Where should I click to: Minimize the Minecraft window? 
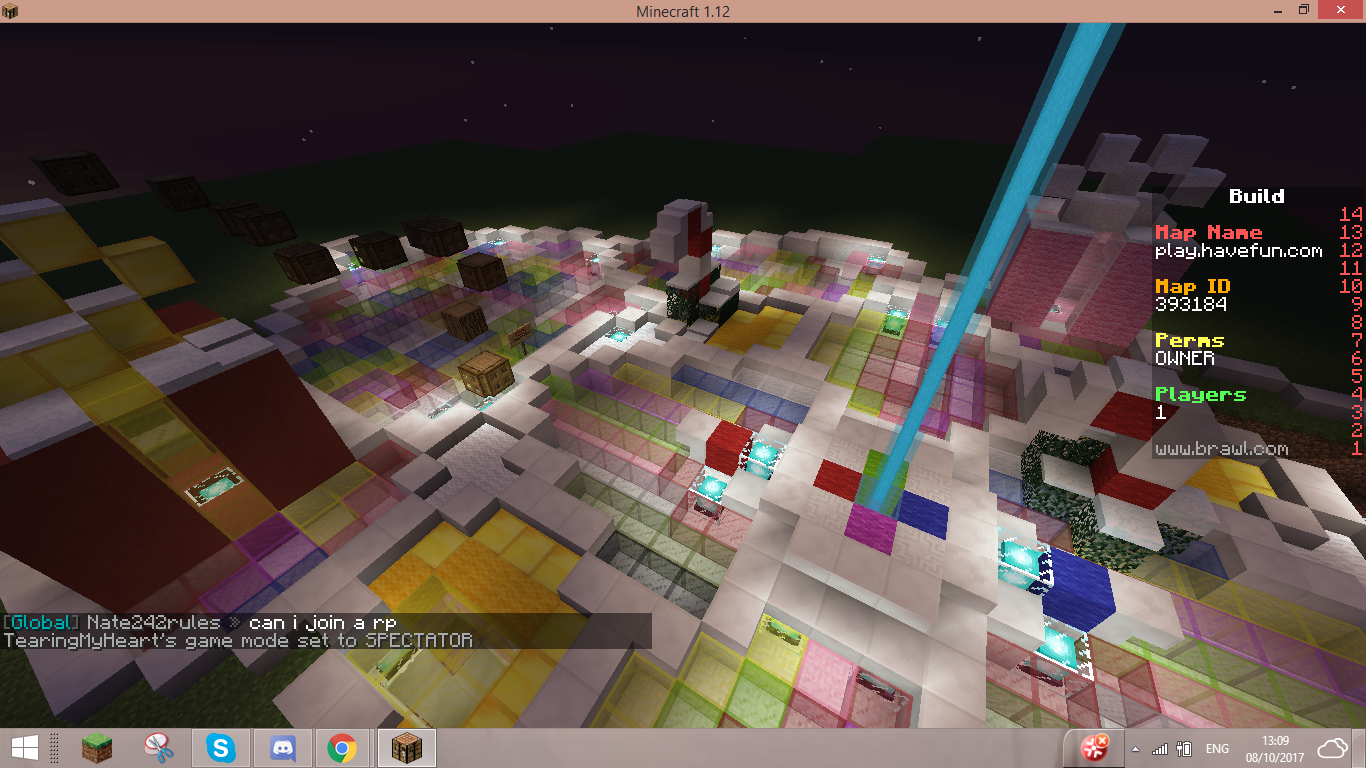tap(1274, 10)
